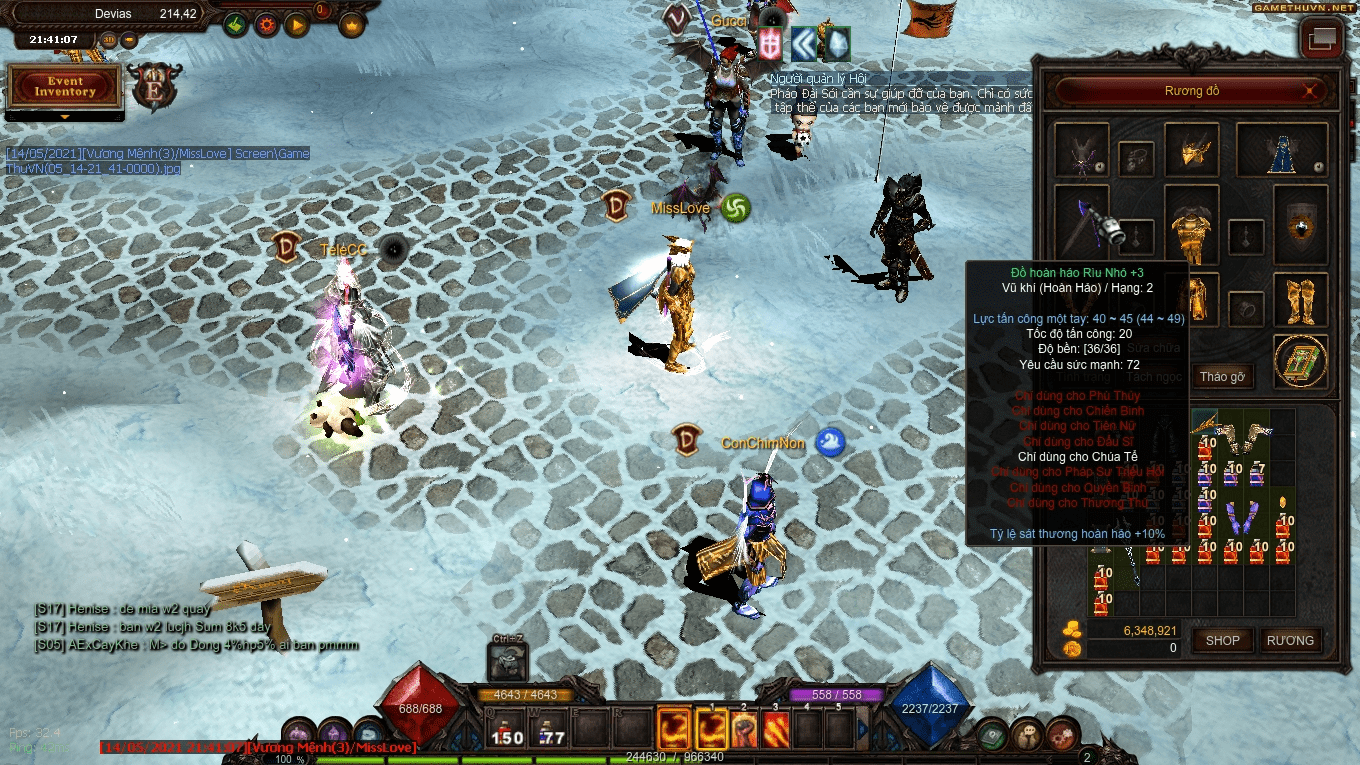
Task: Click the Tháo gỡ button
Action: 1222,377
